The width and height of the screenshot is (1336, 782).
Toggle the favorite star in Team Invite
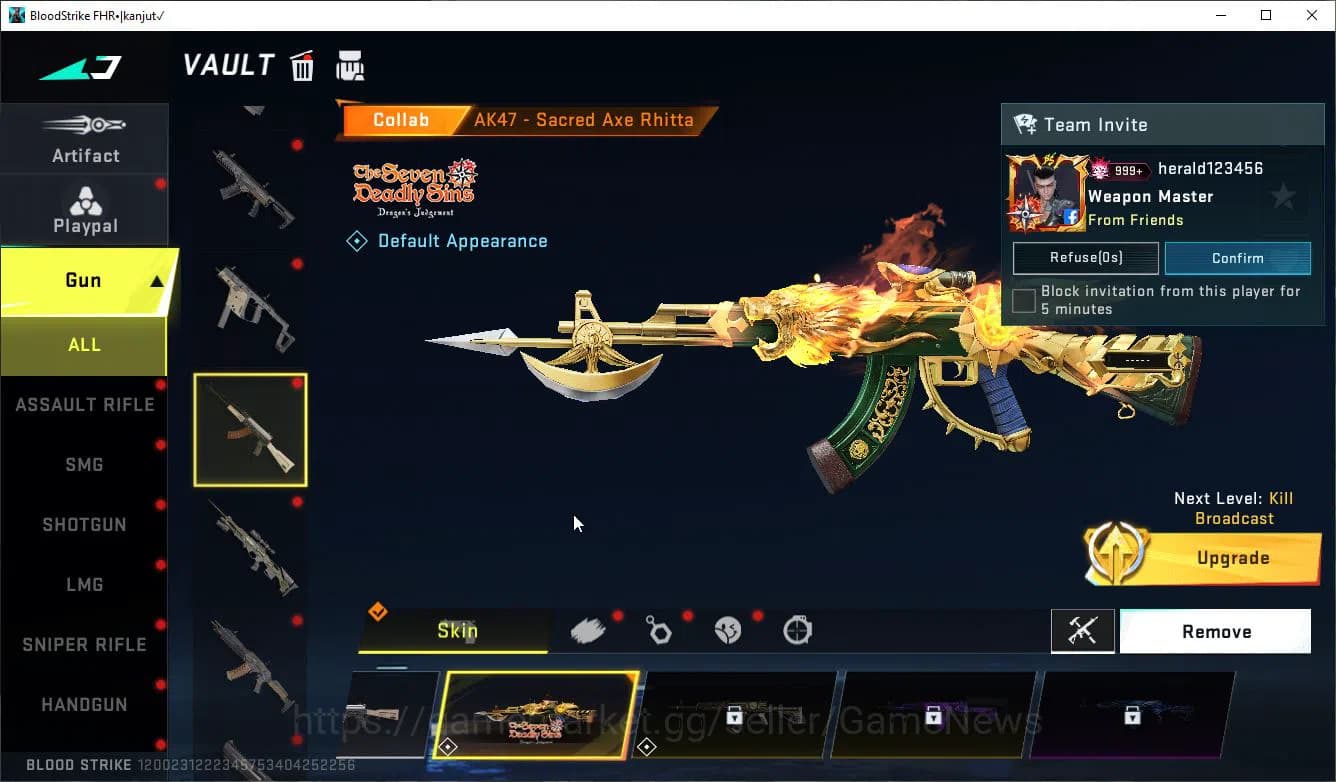click(x=1284, y=196)
